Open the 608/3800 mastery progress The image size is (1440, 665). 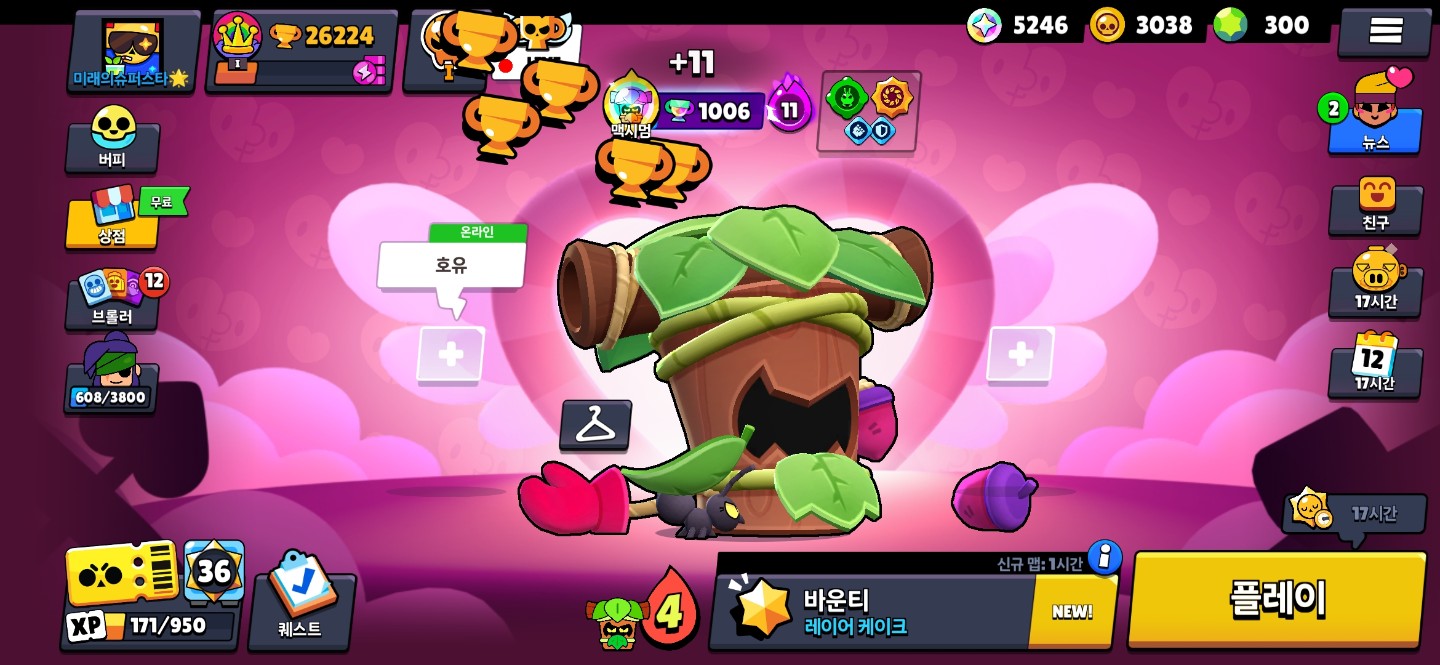[x=111, y=378]
